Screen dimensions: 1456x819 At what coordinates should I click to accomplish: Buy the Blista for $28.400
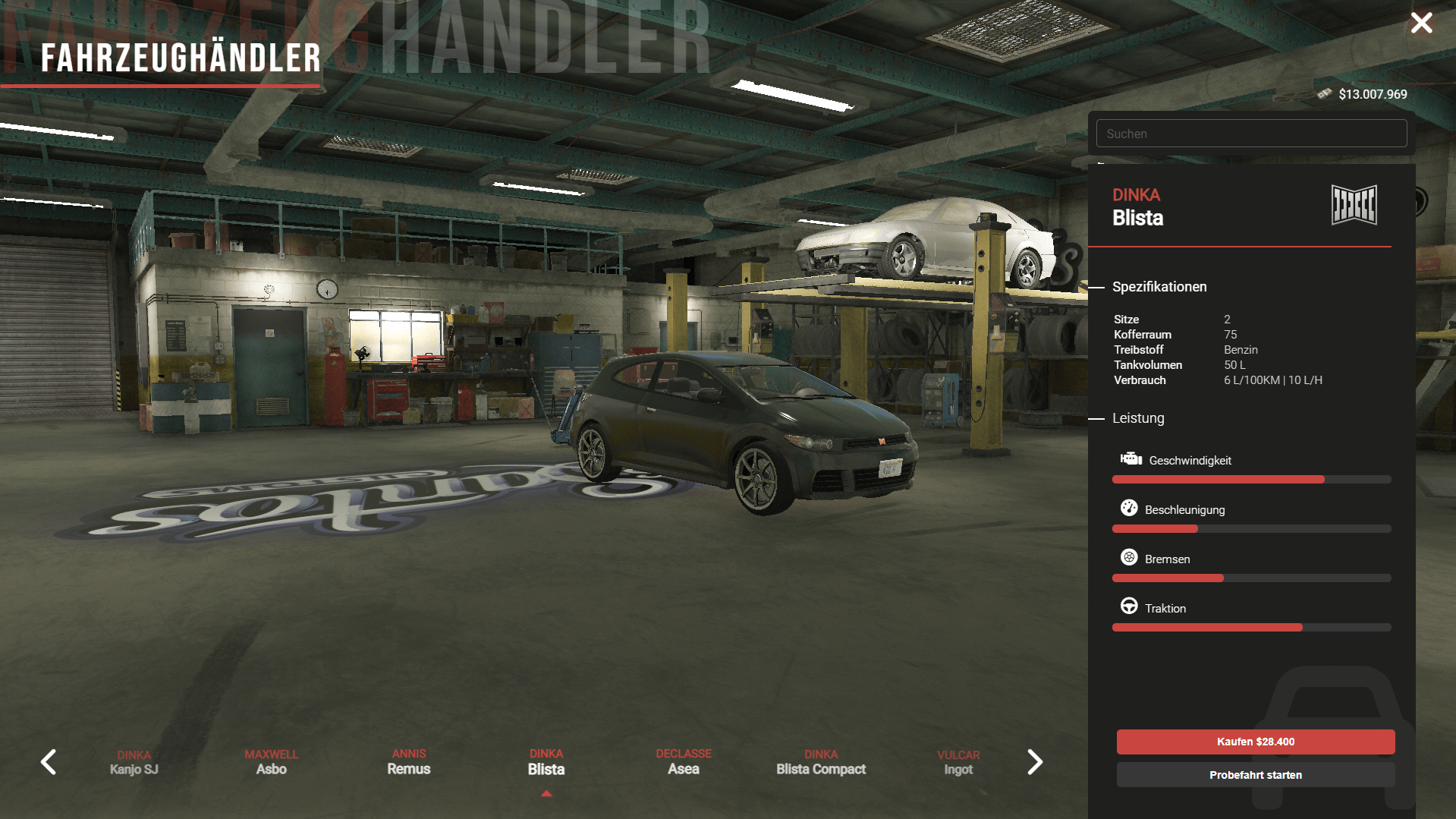(1255, 742)
